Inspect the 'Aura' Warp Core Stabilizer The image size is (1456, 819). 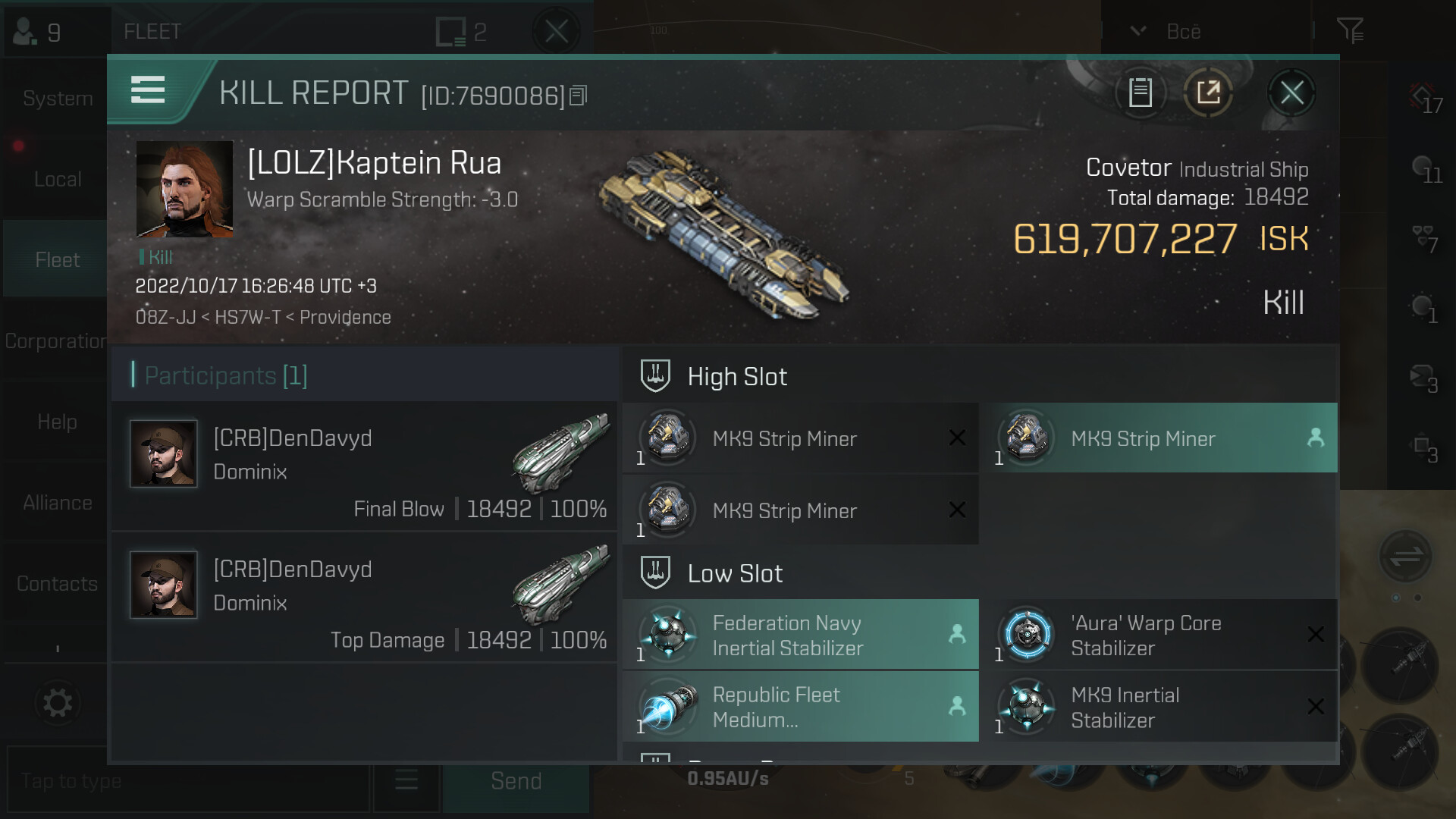[1158, 635]
